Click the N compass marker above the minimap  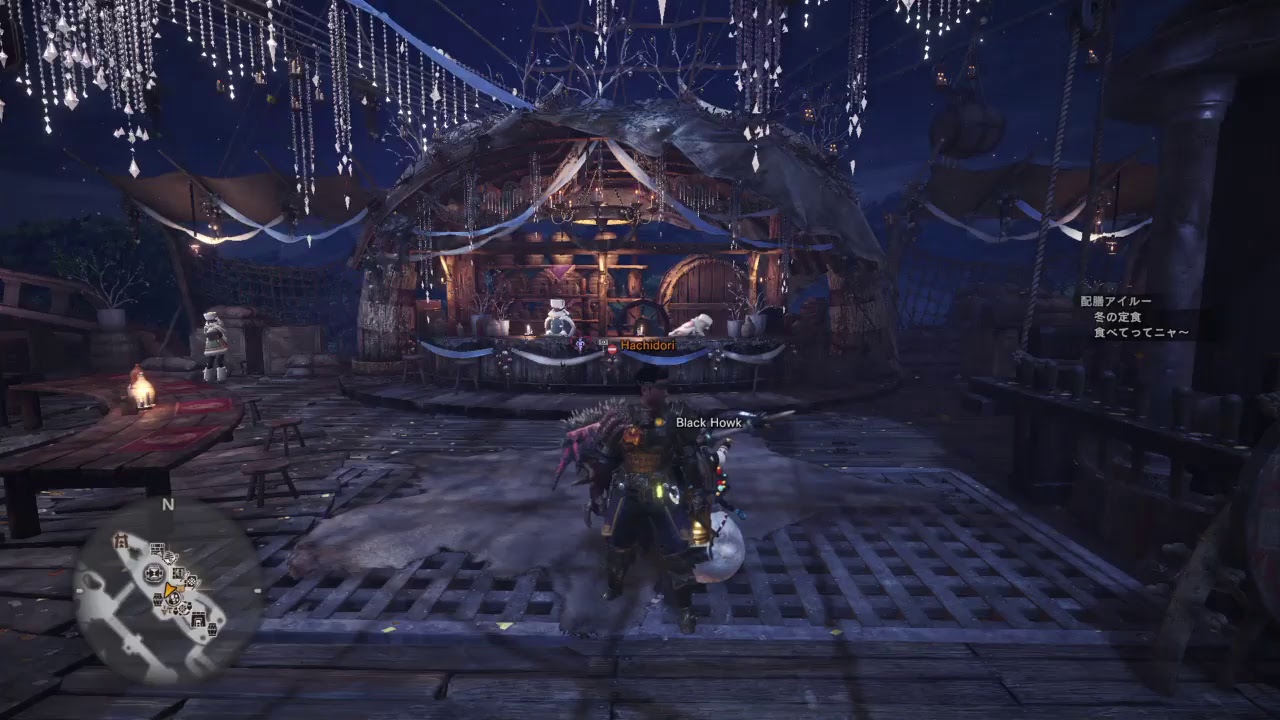[167, 505]
